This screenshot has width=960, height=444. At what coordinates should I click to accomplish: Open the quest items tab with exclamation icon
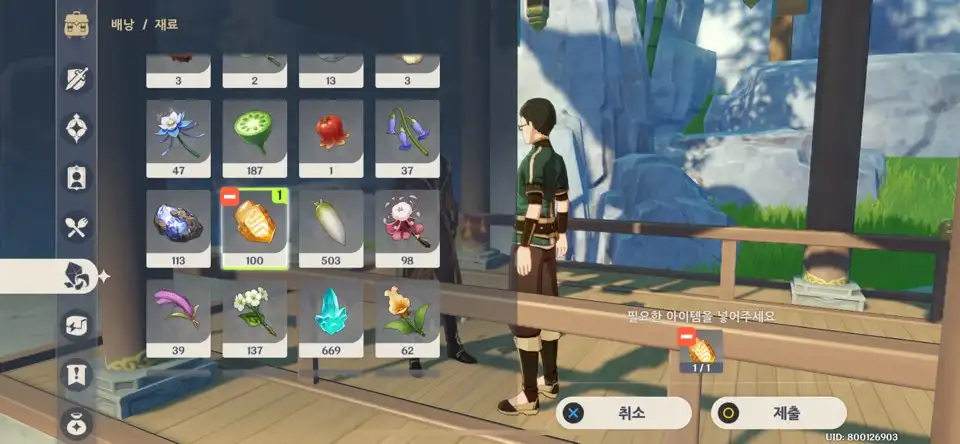(78, 376)
